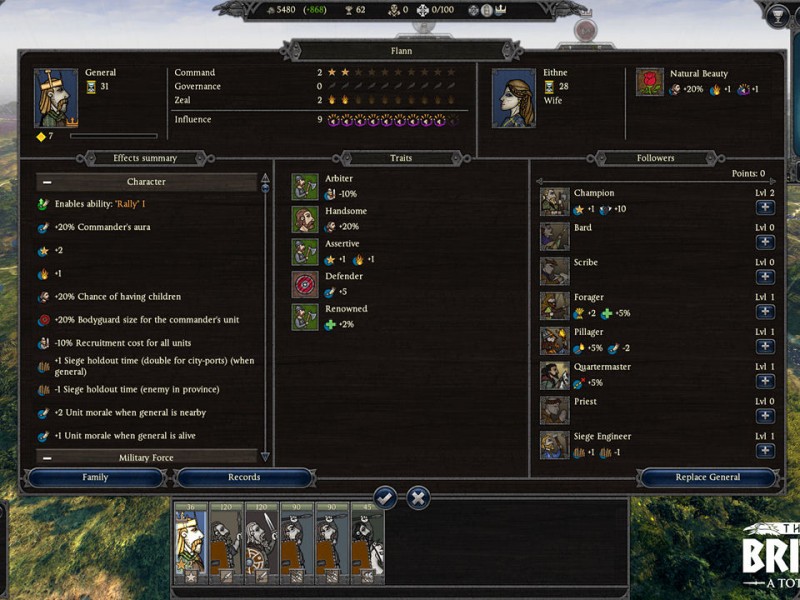Add a point to the Forager follower

(765, 312)
